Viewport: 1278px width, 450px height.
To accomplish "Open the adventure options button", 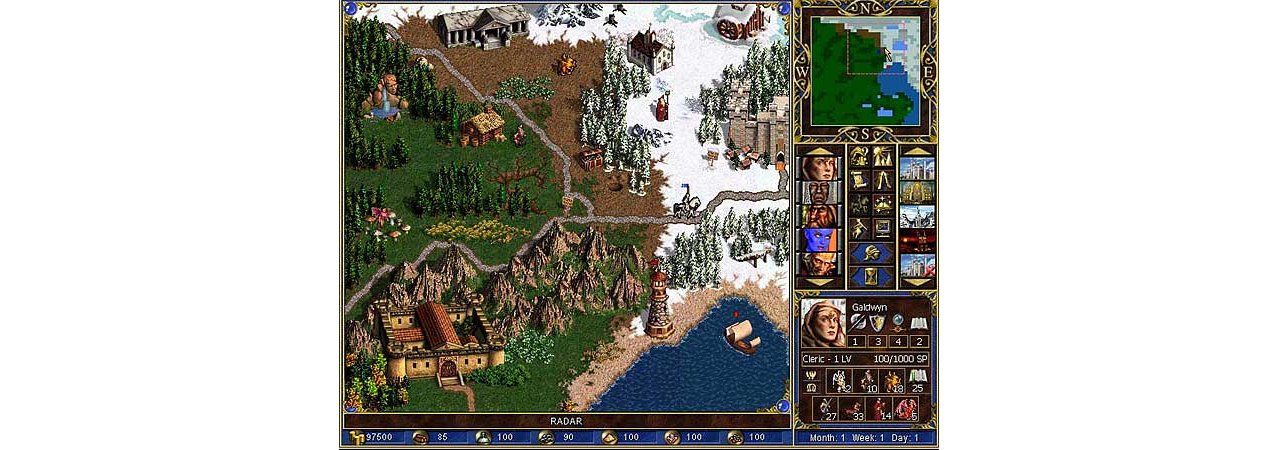I will (x=859, y=229).
